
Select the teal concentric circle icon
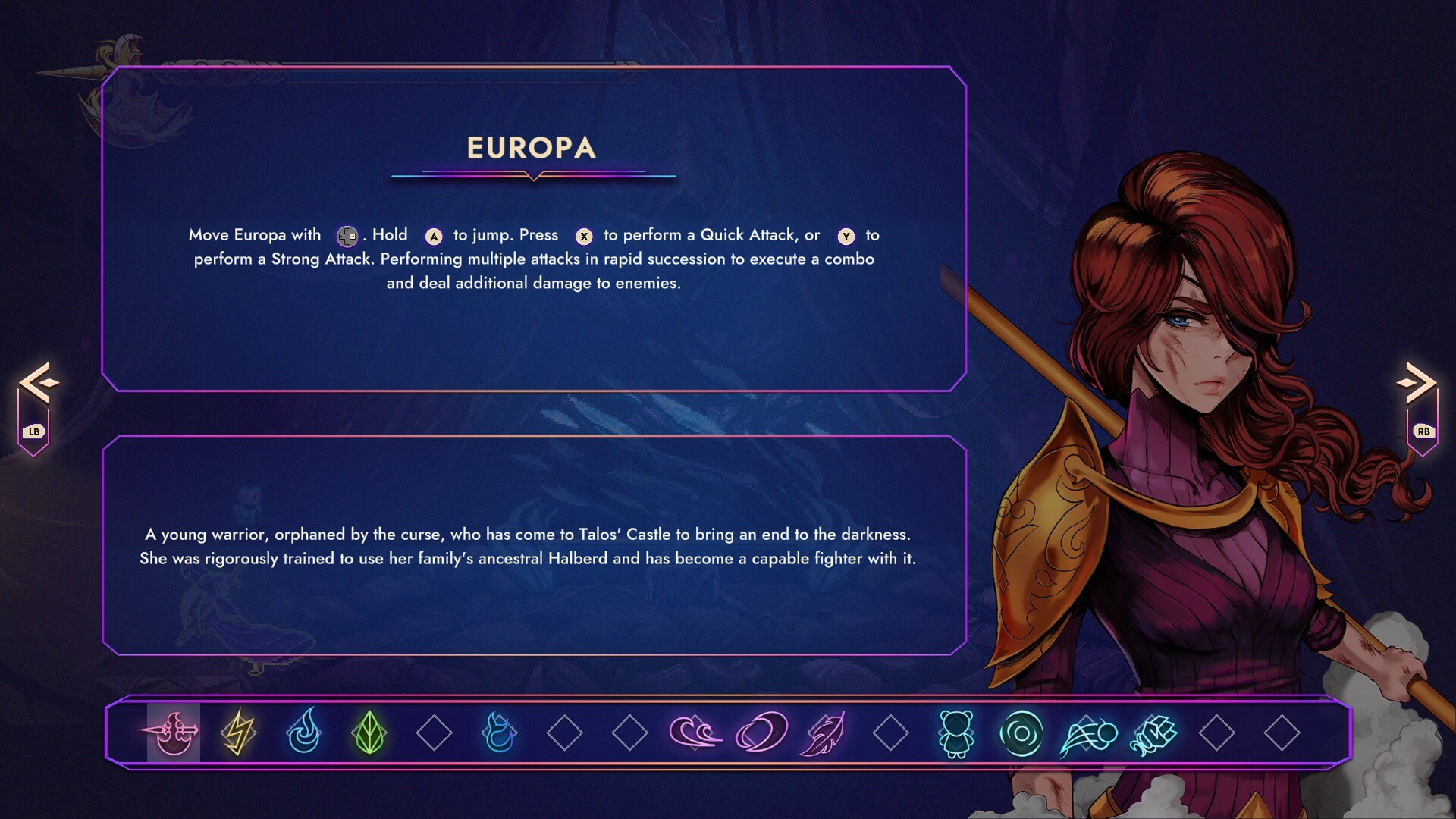1021,733
